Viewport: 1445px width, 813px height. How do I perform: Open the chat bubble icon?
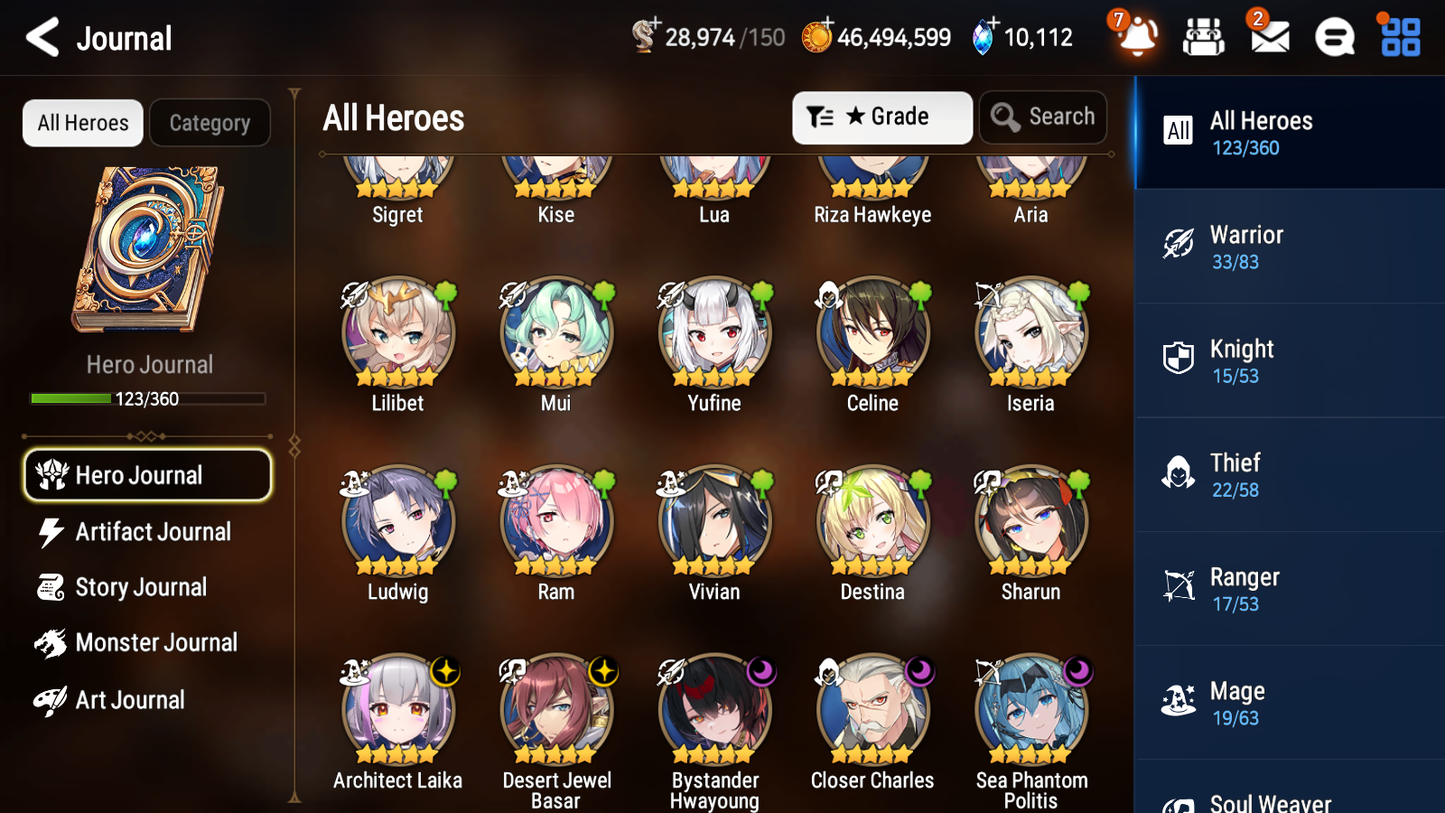(1334, 36)
